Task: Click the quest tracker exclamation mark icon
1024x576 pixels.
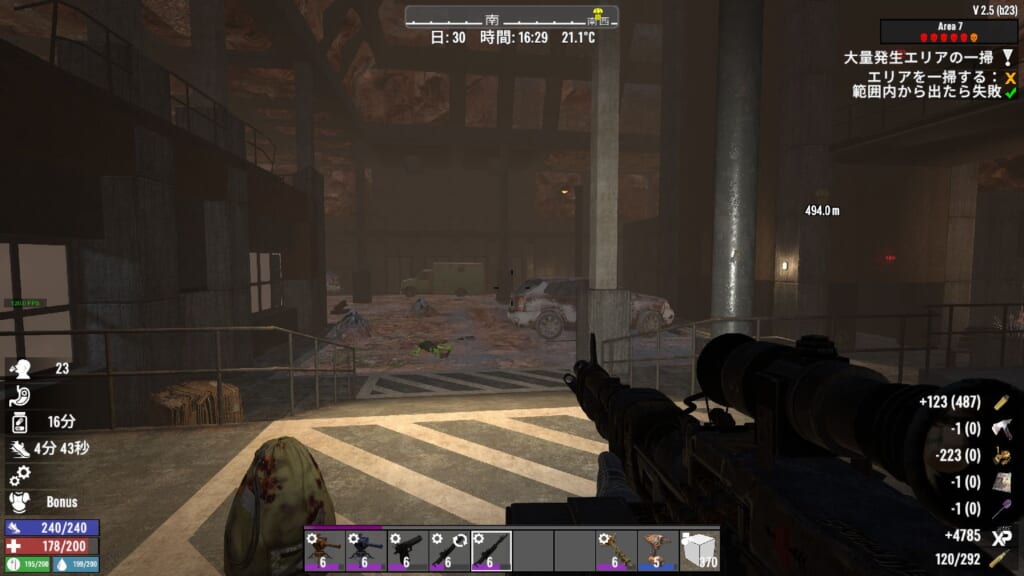Action: [1010, 59]
